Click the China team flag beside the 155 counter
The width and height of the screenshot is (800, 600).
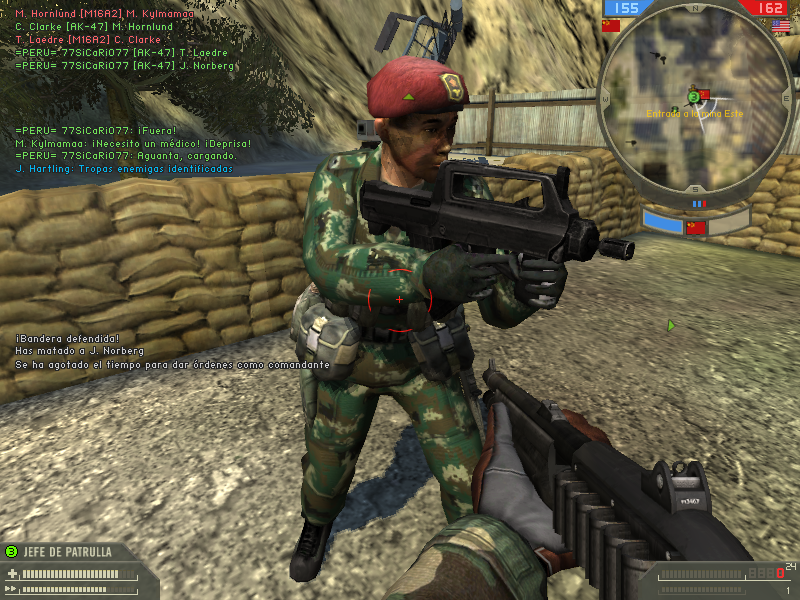click(x=611, y=25)
